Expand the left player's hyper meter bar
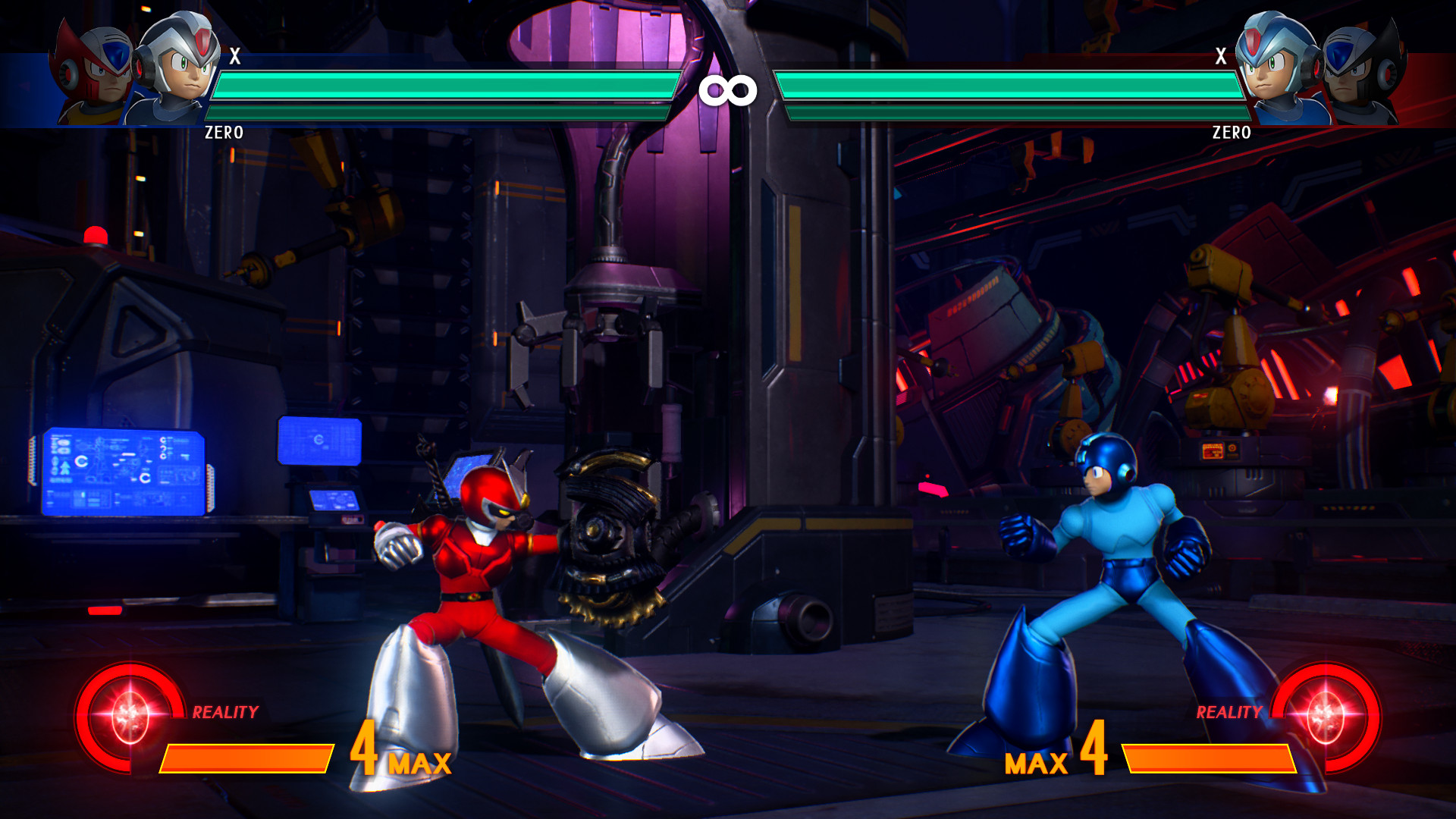This screenshot has height=819, width=1456. pos(246,757)
